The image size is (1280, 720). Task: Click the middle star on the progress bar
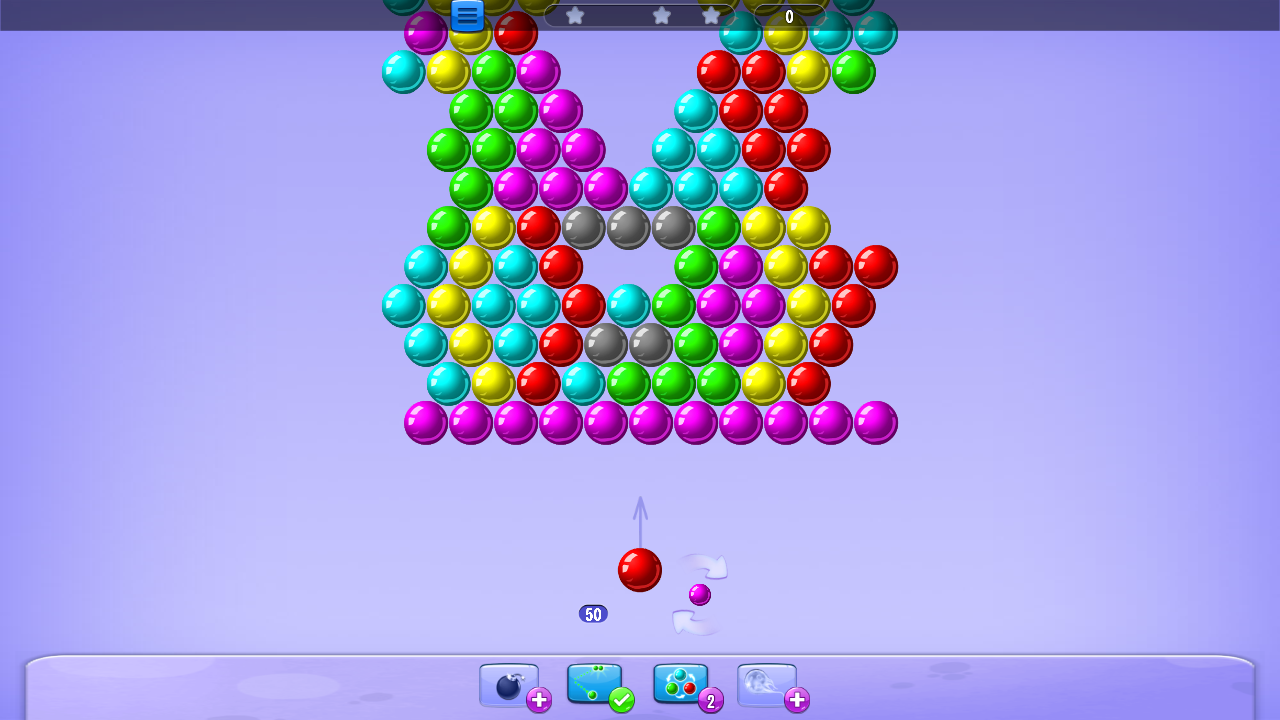click(x=662, y=15)
